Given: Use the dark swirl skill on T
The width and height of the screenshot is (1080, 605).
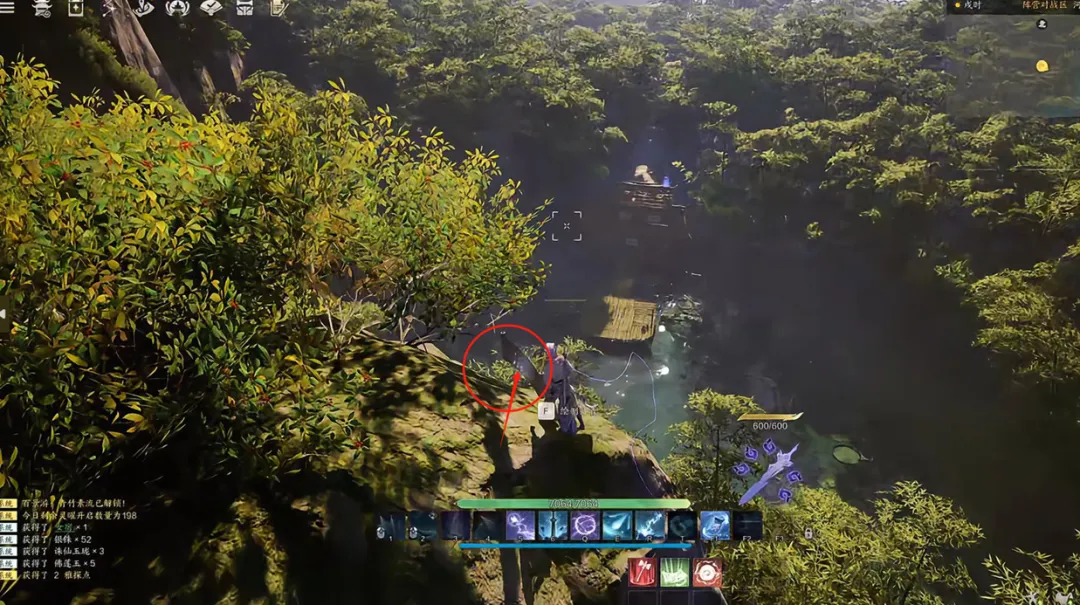Looking at the screenshot, I should click(682, 526).
